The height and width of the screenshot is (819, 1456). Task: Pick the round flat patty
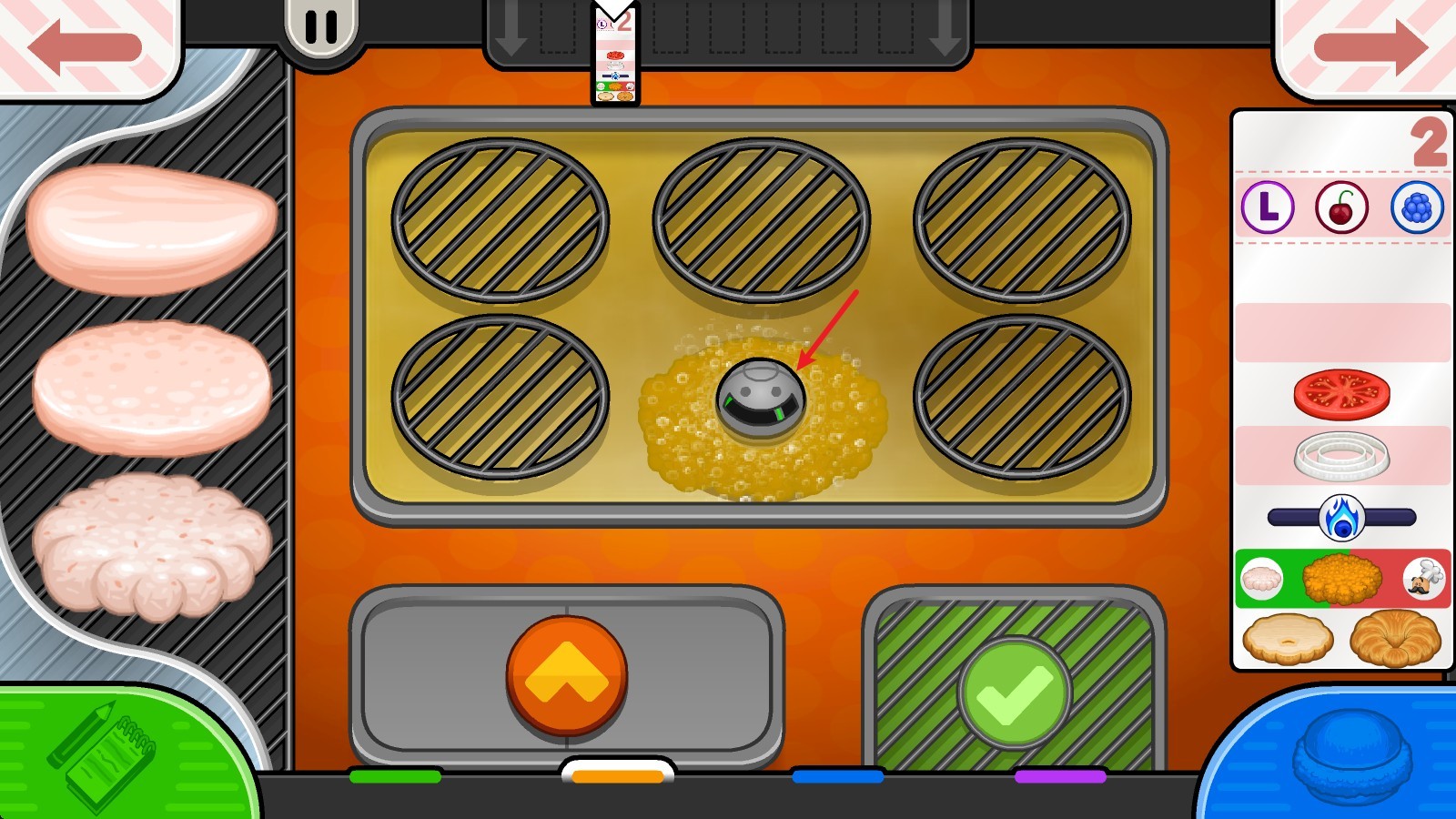coord(151,387)
